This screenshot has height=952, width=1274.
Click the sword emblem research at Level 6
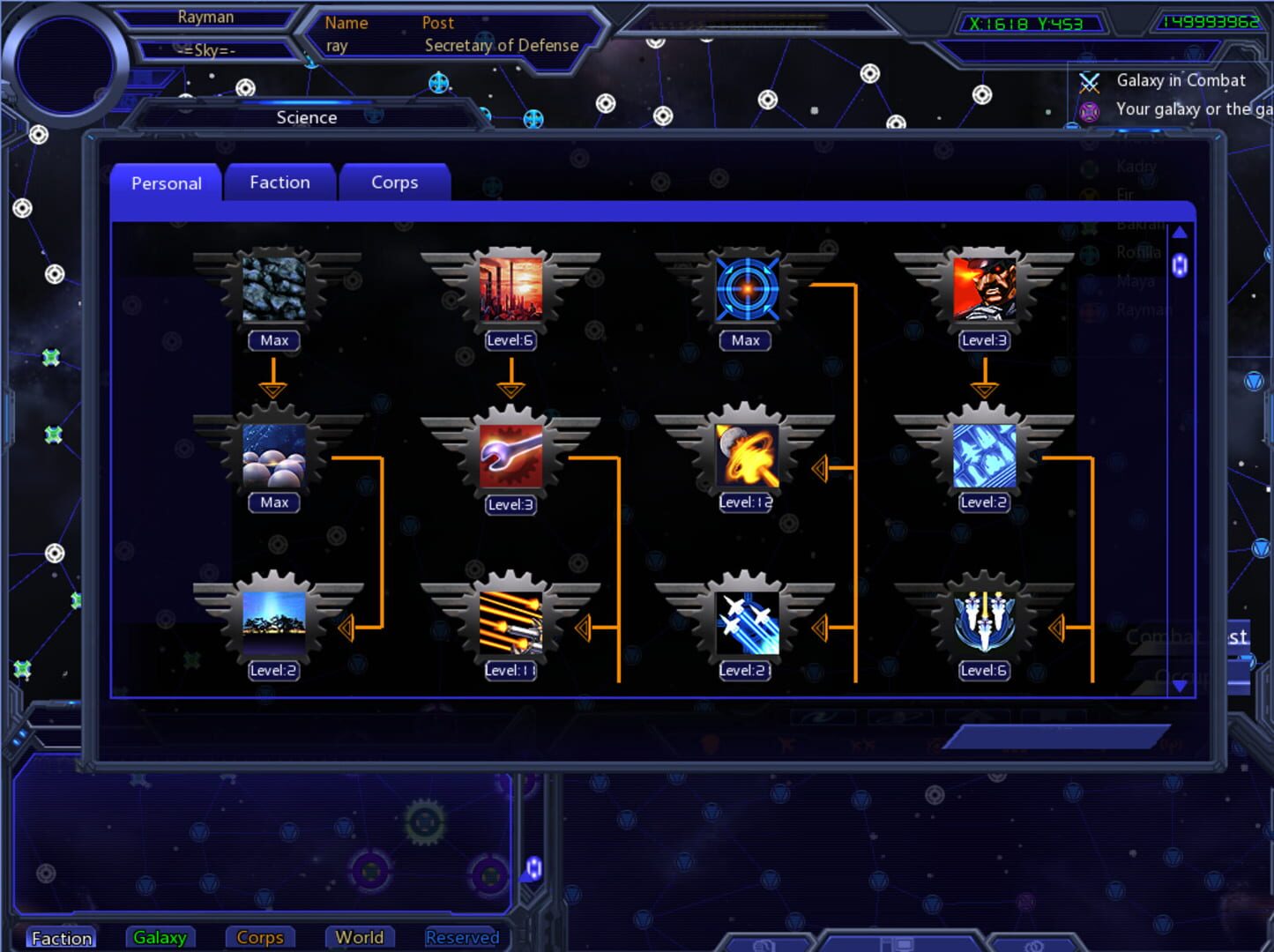click(x=983, y=624)
